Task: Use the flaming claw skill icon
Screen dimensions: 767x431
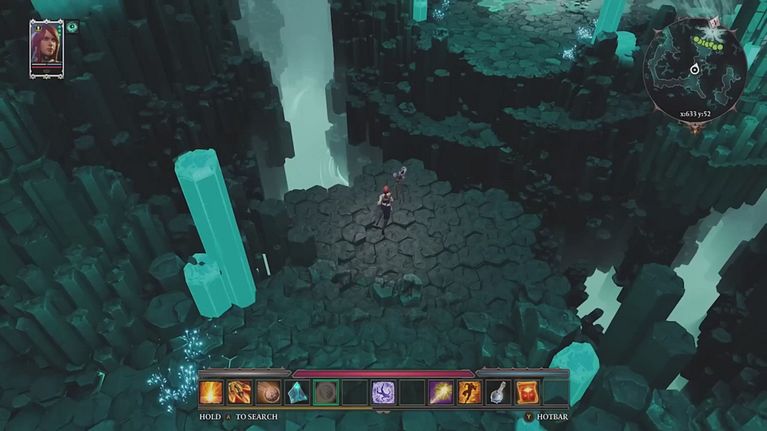Action: pos(239,392)
